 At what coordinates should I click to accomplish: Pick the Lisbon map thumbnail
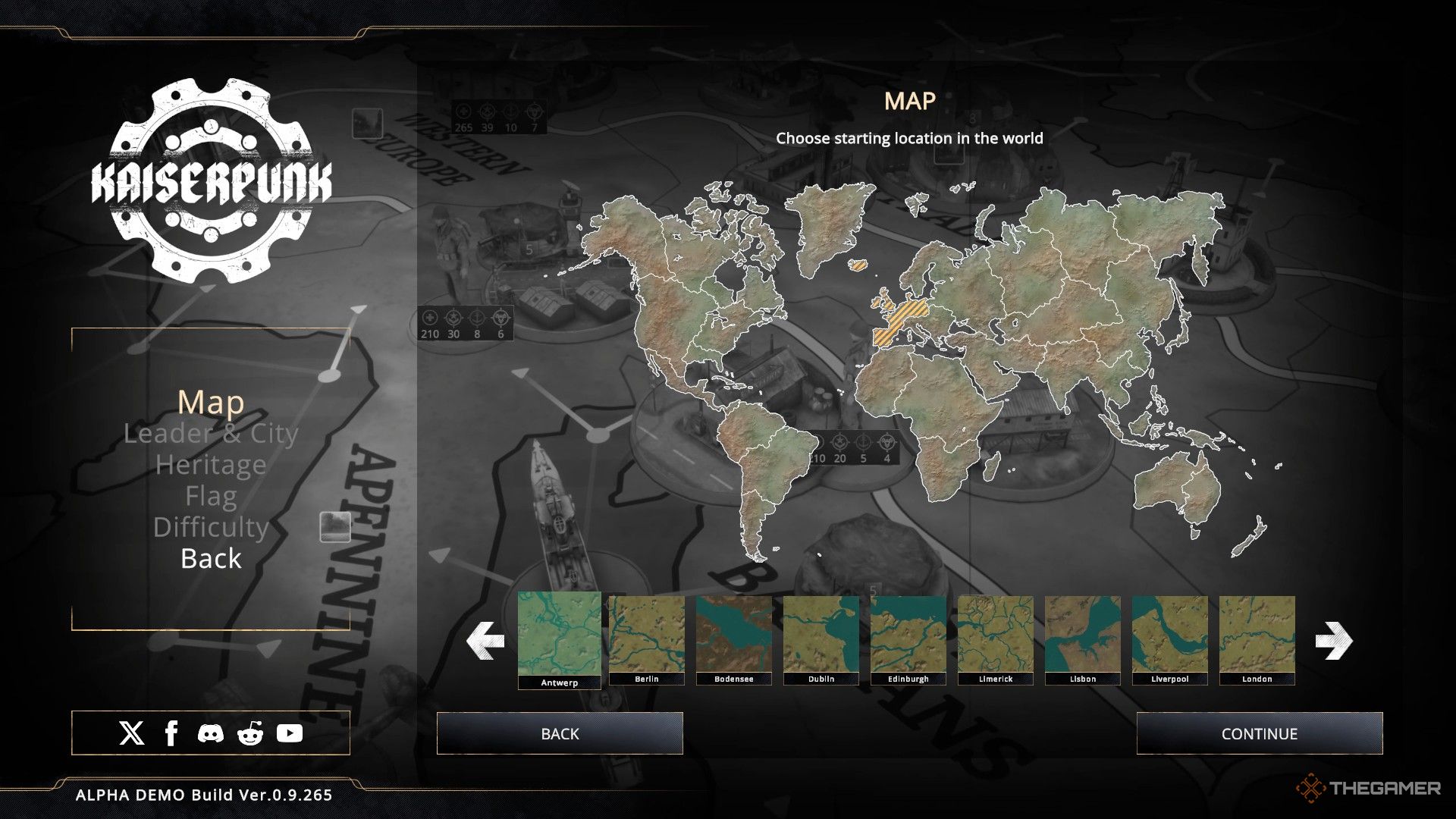tap(1082, 639)
